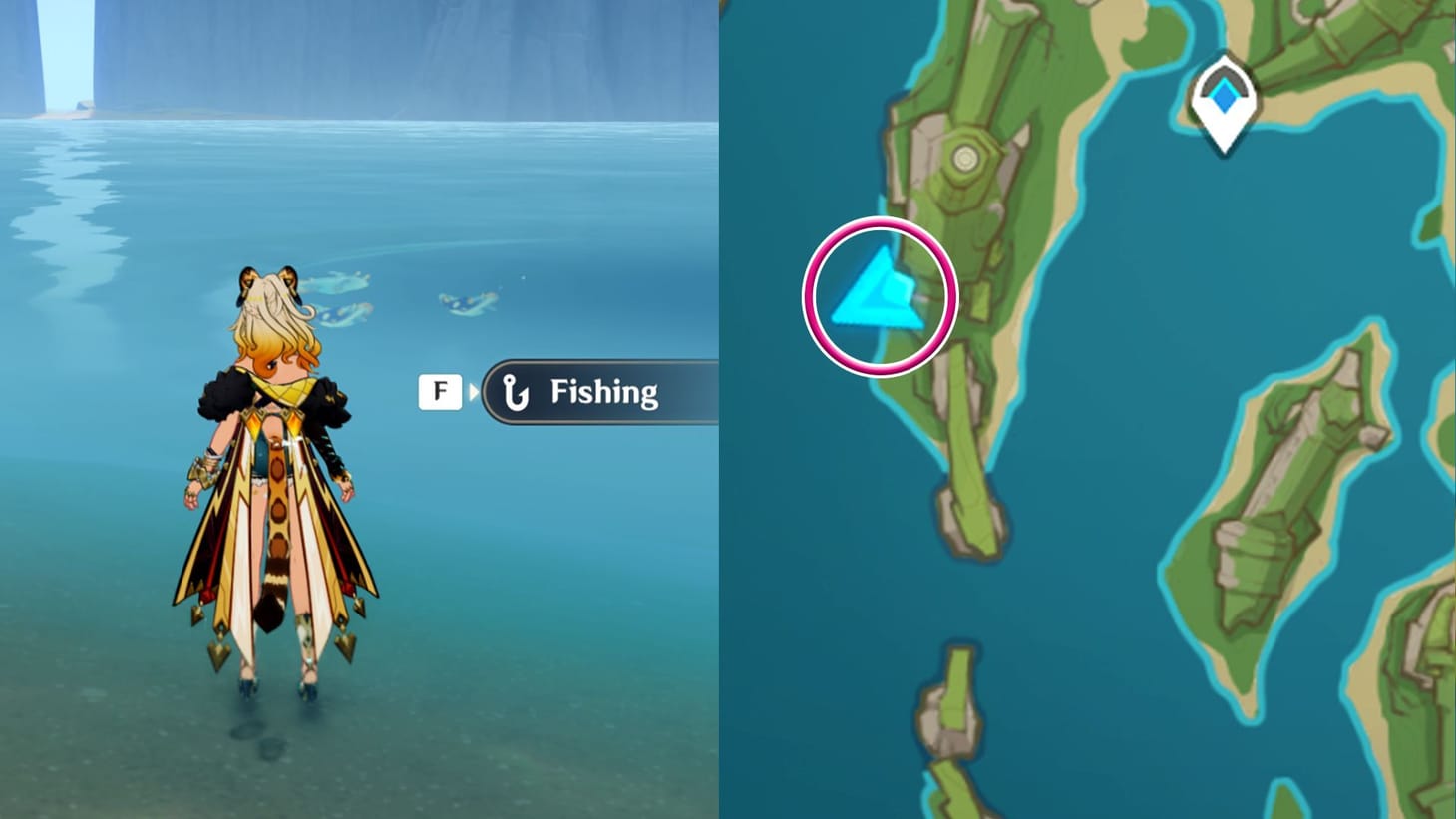The height and width of the screenshot is (819, 1456).
Task: Click the pink circle highlighting the fishing location
Action: [x=880, y=289]
